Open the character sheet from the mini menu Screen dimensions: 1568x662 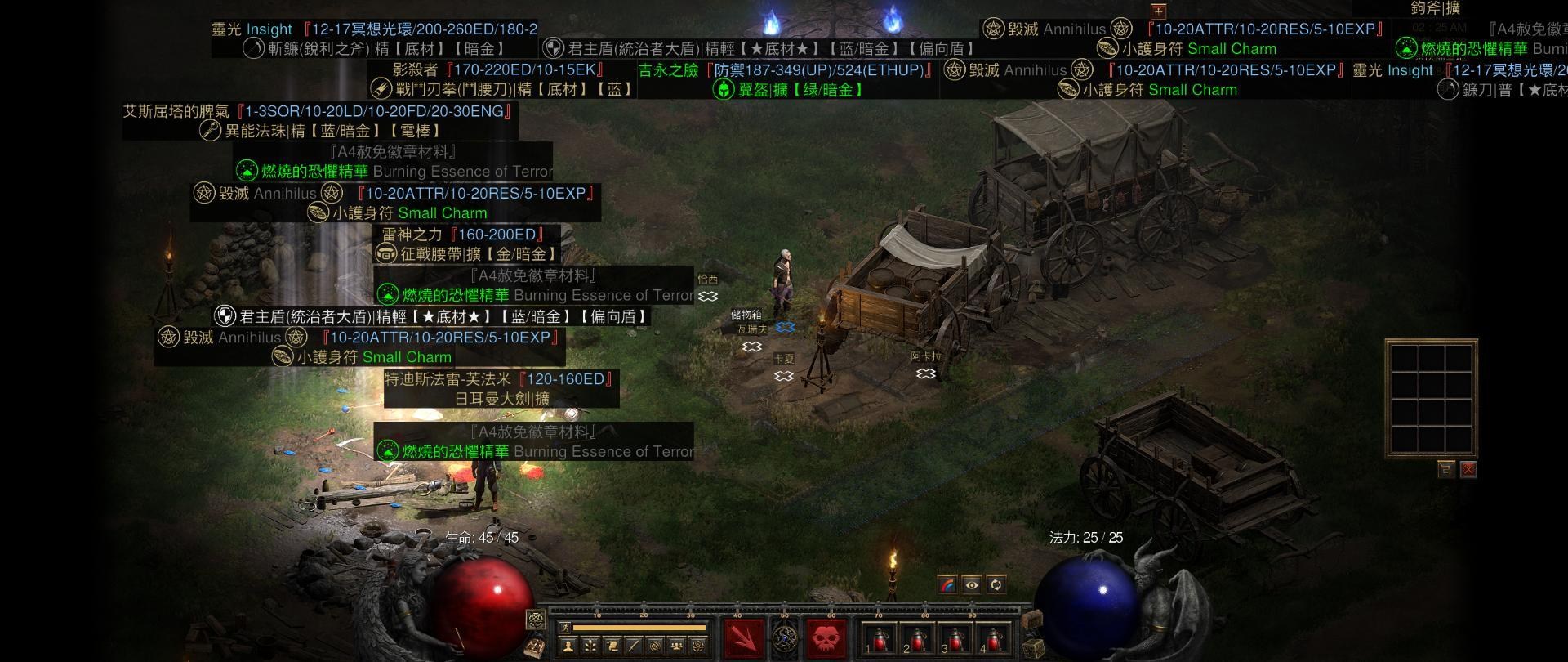click(x=568, y=646)
